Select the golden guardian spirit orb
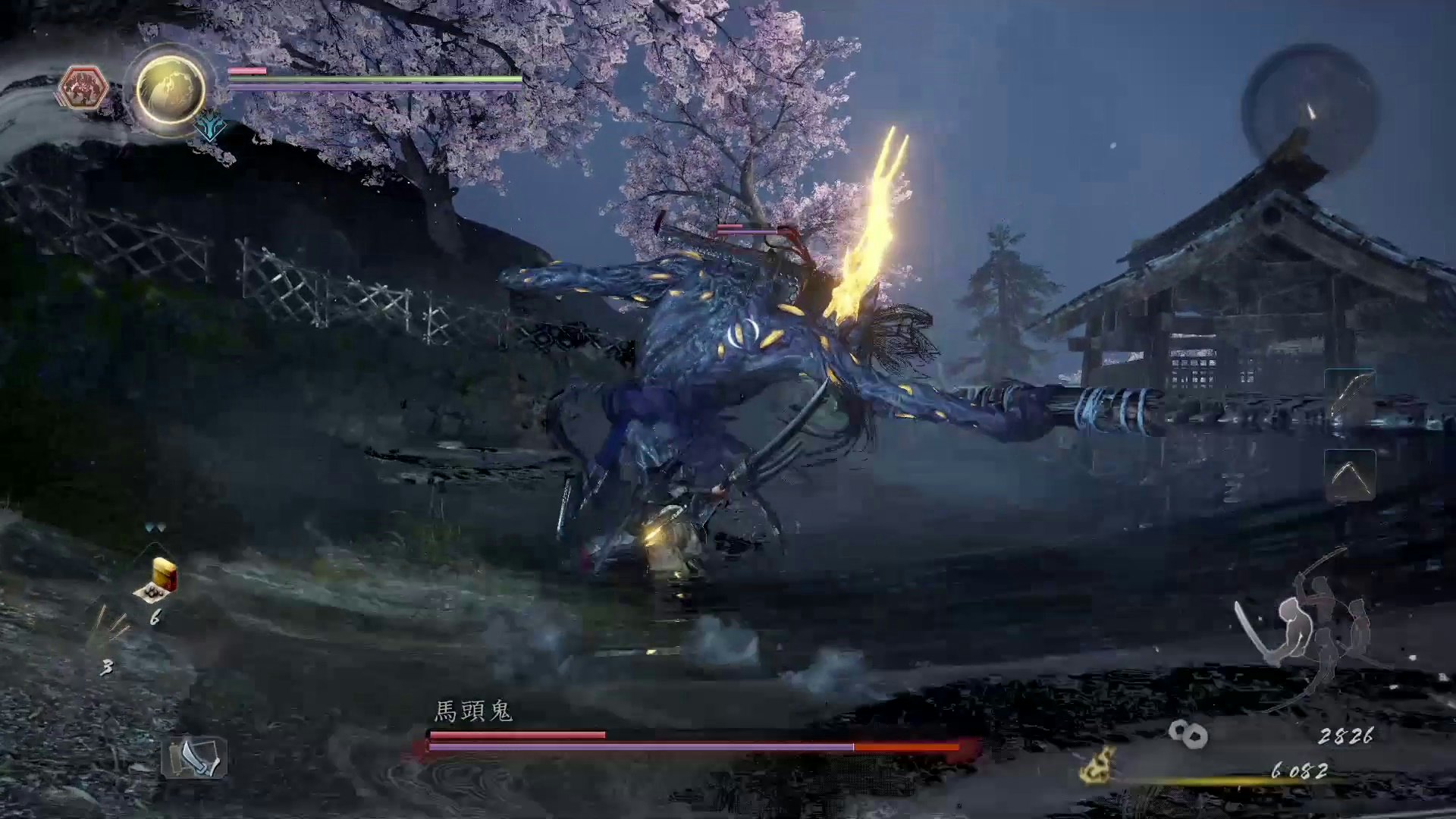The width and height of the screenshot is (1456, 819). coord(171,89)
